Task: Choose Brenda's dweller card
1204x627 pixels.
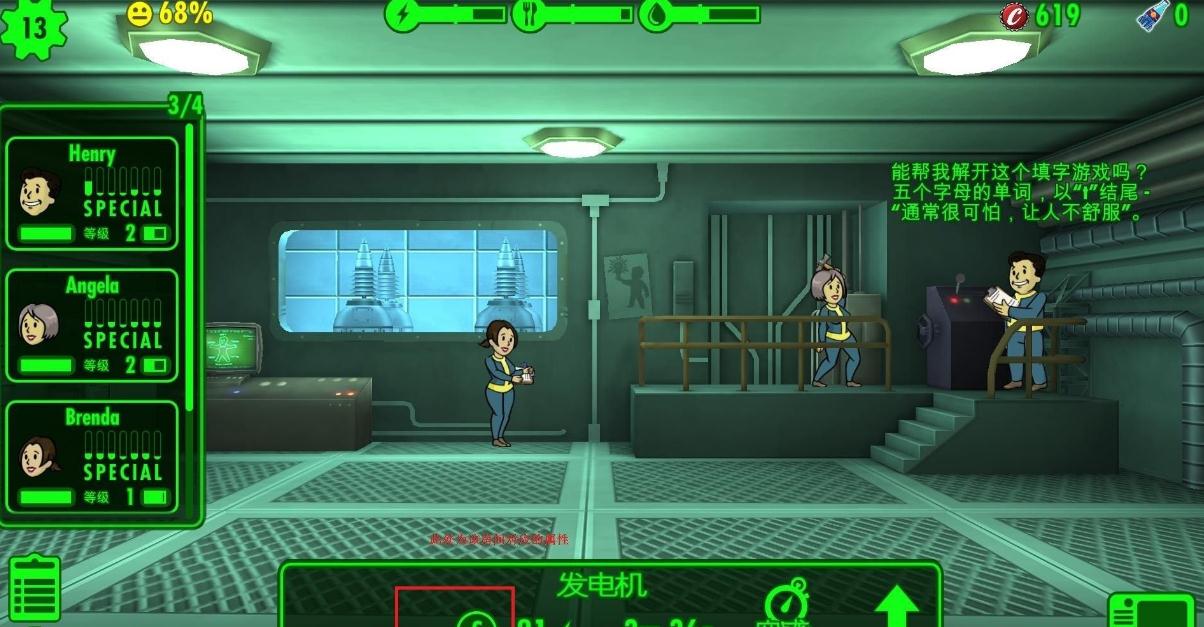Action: tap(92, 457)
